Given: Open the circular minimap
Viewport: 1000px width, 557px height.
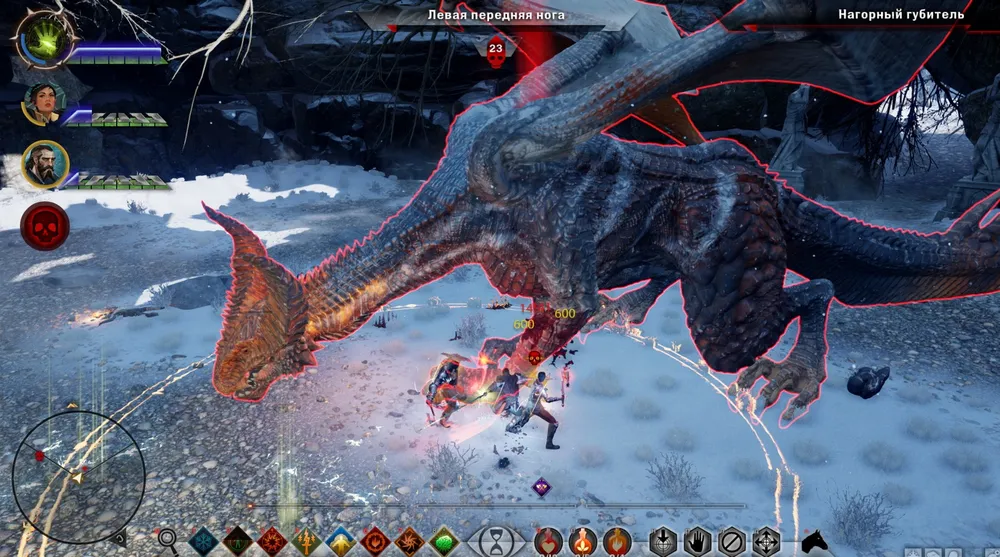Looking at the screenshot, I should tap(64, 477).
